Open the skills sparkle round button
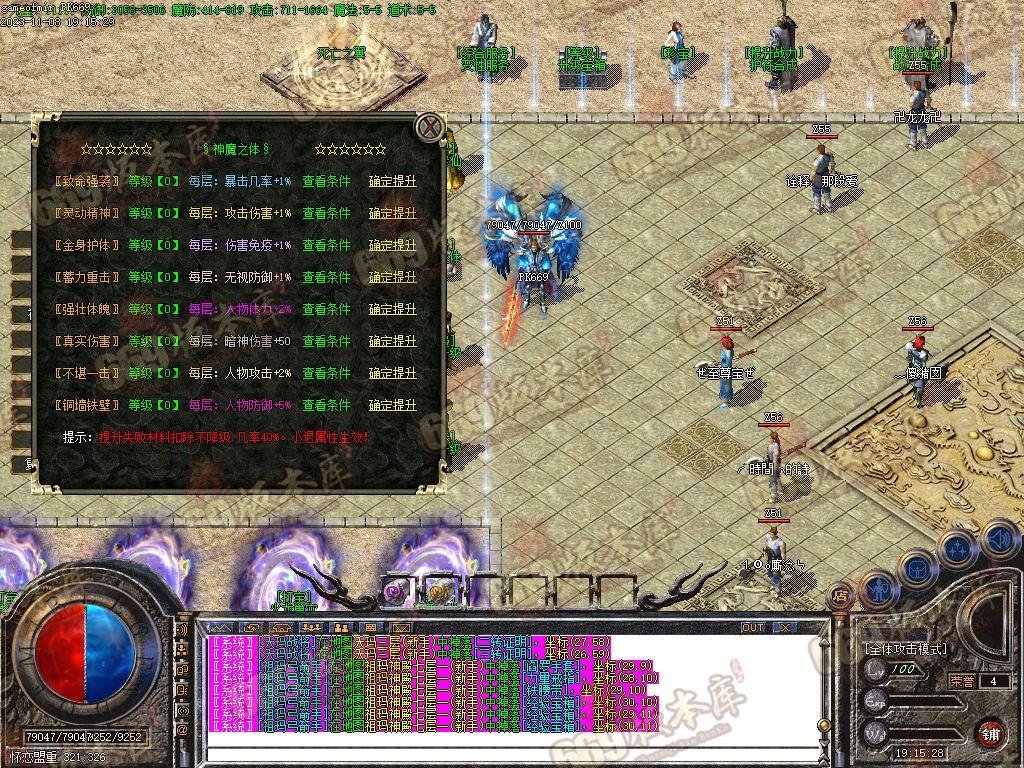This screenshot has width=1024, height=768. point(957,548)
